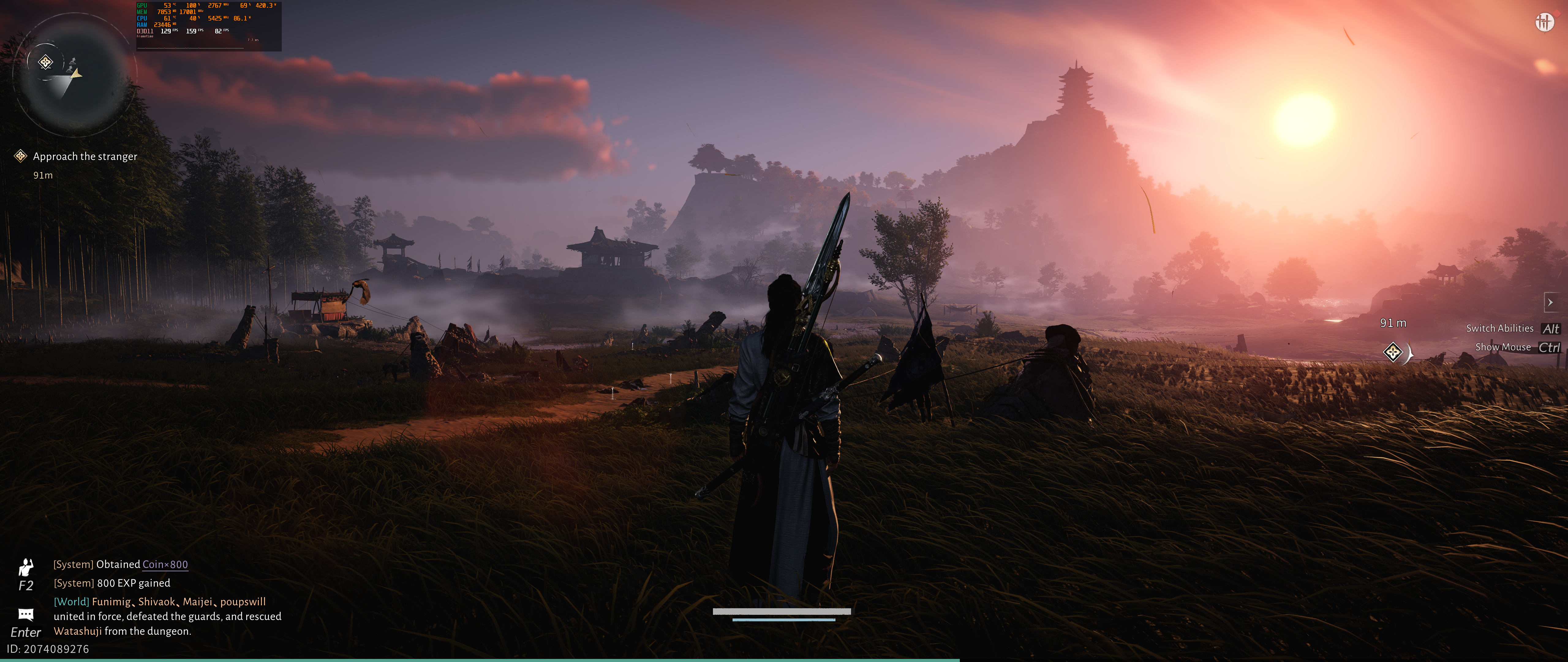1568x662 pixels.
Task: Select player name poupswill in World chat
Action: pos(243,602)
